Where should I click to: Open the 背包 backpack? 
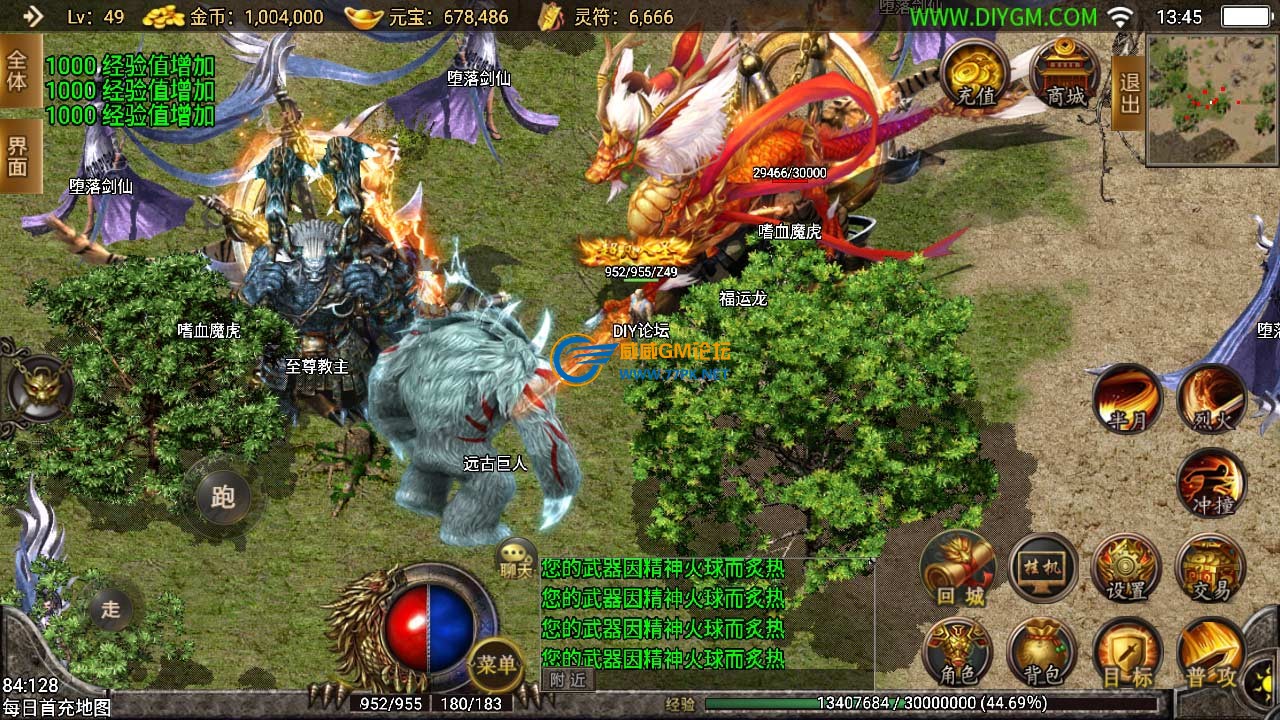(x=1042, y=653)
